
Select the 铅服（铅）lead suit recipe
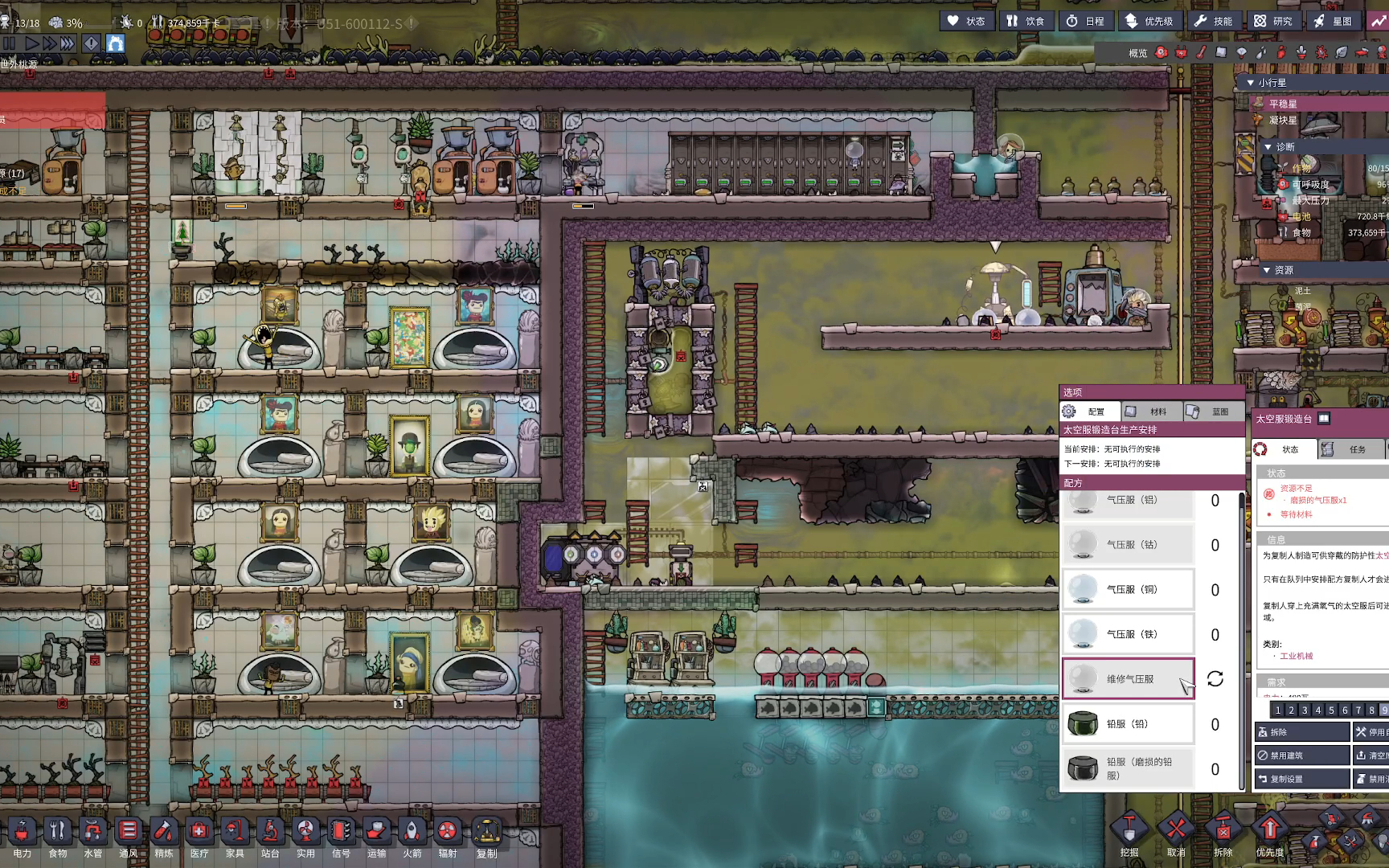tap(1129, 724)
